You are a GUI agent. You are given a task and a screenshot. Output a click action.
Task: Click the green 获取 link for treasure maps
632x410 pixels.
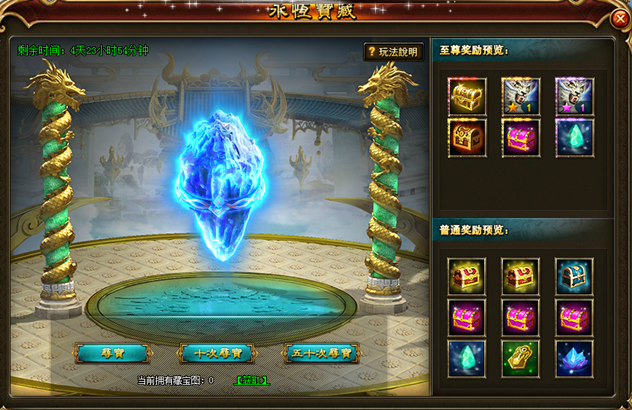251,380
